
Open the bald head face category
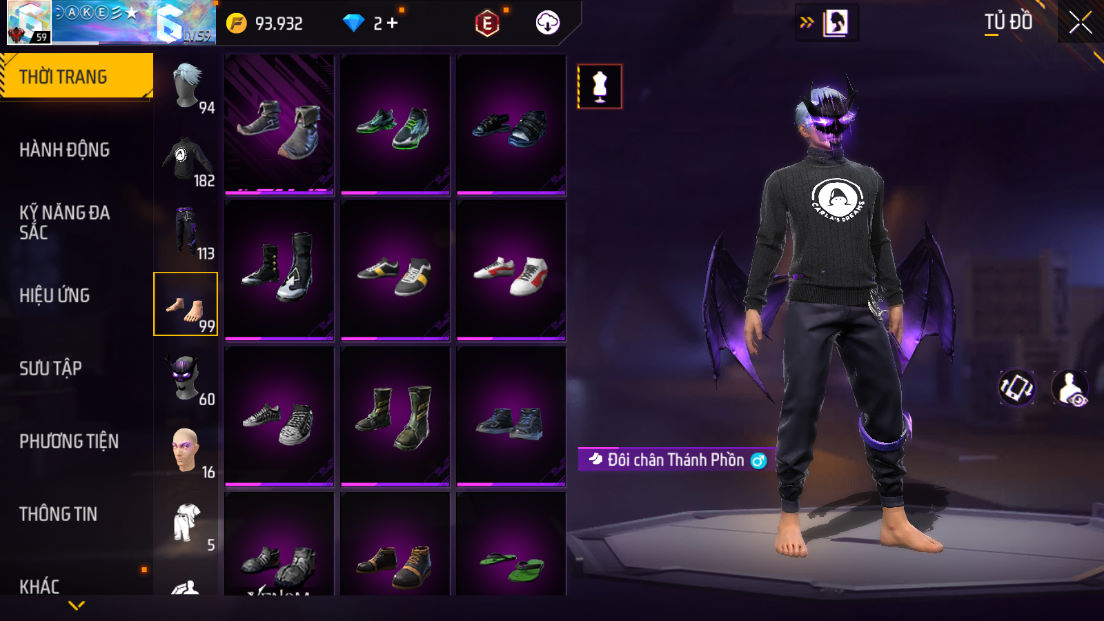click(x=186, y=451)
